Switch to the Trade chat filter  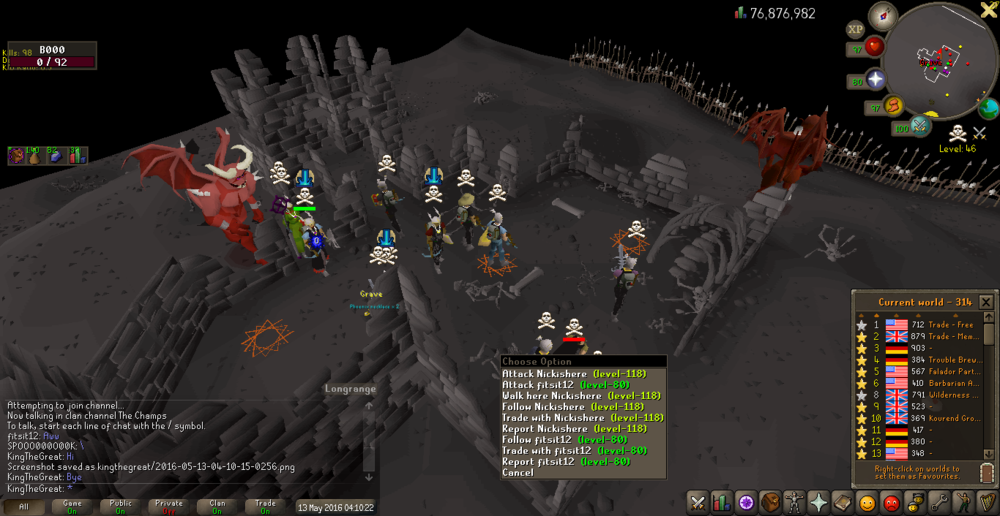point(266,506)
